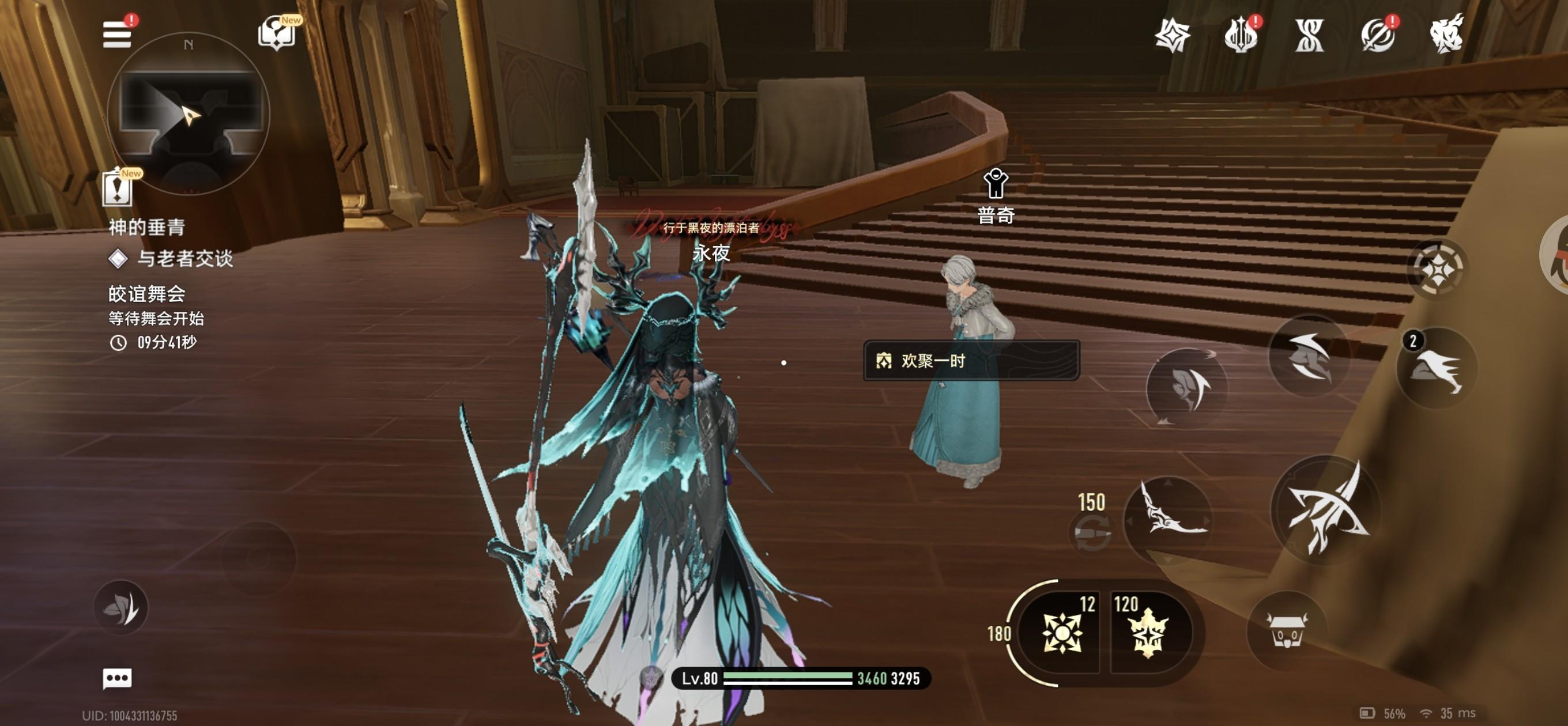Open the guide book with New badge

click(x=277, y=33)
